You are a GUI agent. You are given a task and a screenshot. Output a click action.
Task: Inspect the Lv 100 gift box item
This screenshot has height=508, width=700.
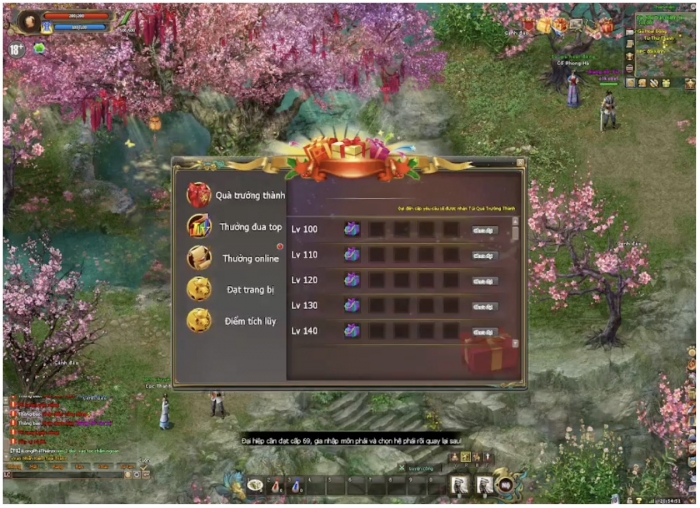pyautogui.click(x=352, y=229)
